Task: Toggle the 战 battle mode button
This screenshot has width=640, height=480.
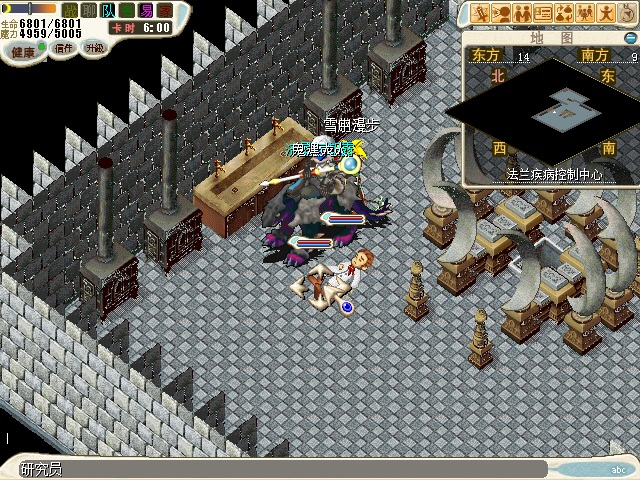Action: tap(70, 10)
